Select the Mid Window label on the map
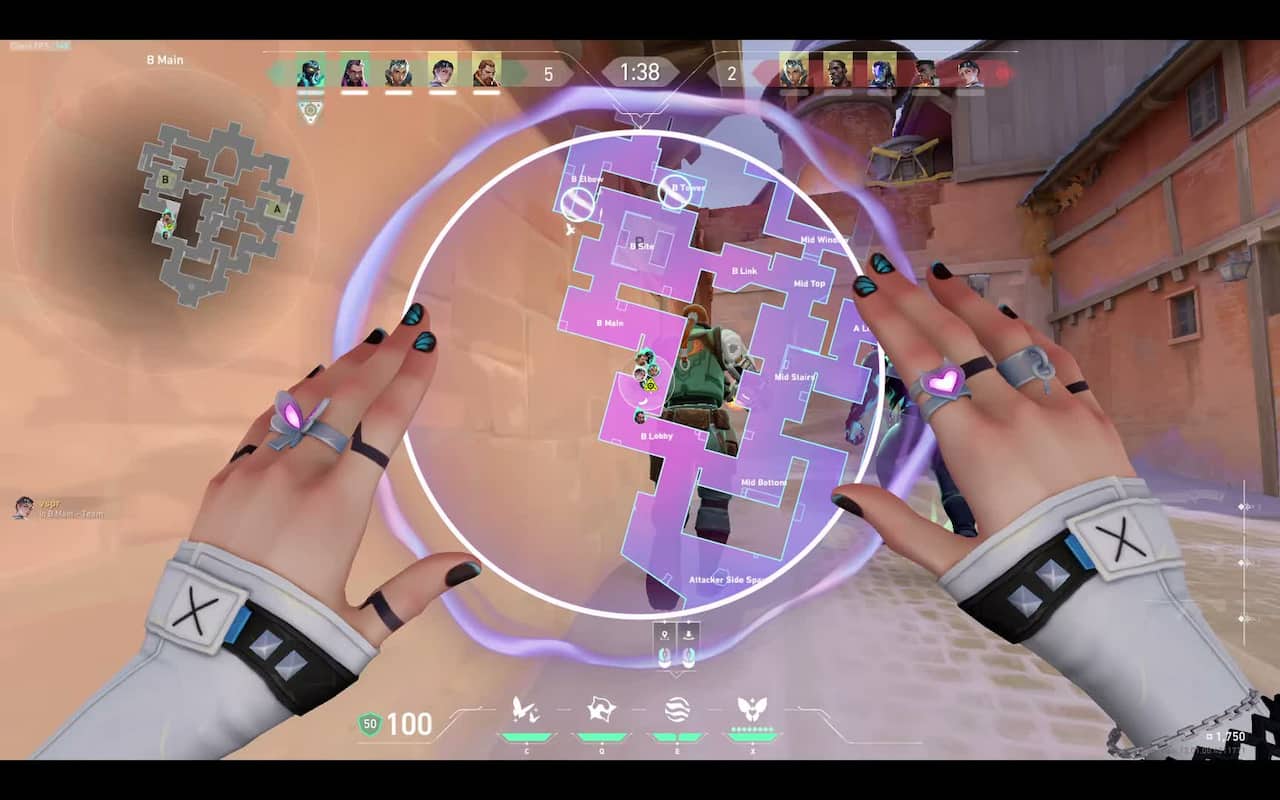The image size is (1280, 800). pyautogui.click(x=826, y=238)
